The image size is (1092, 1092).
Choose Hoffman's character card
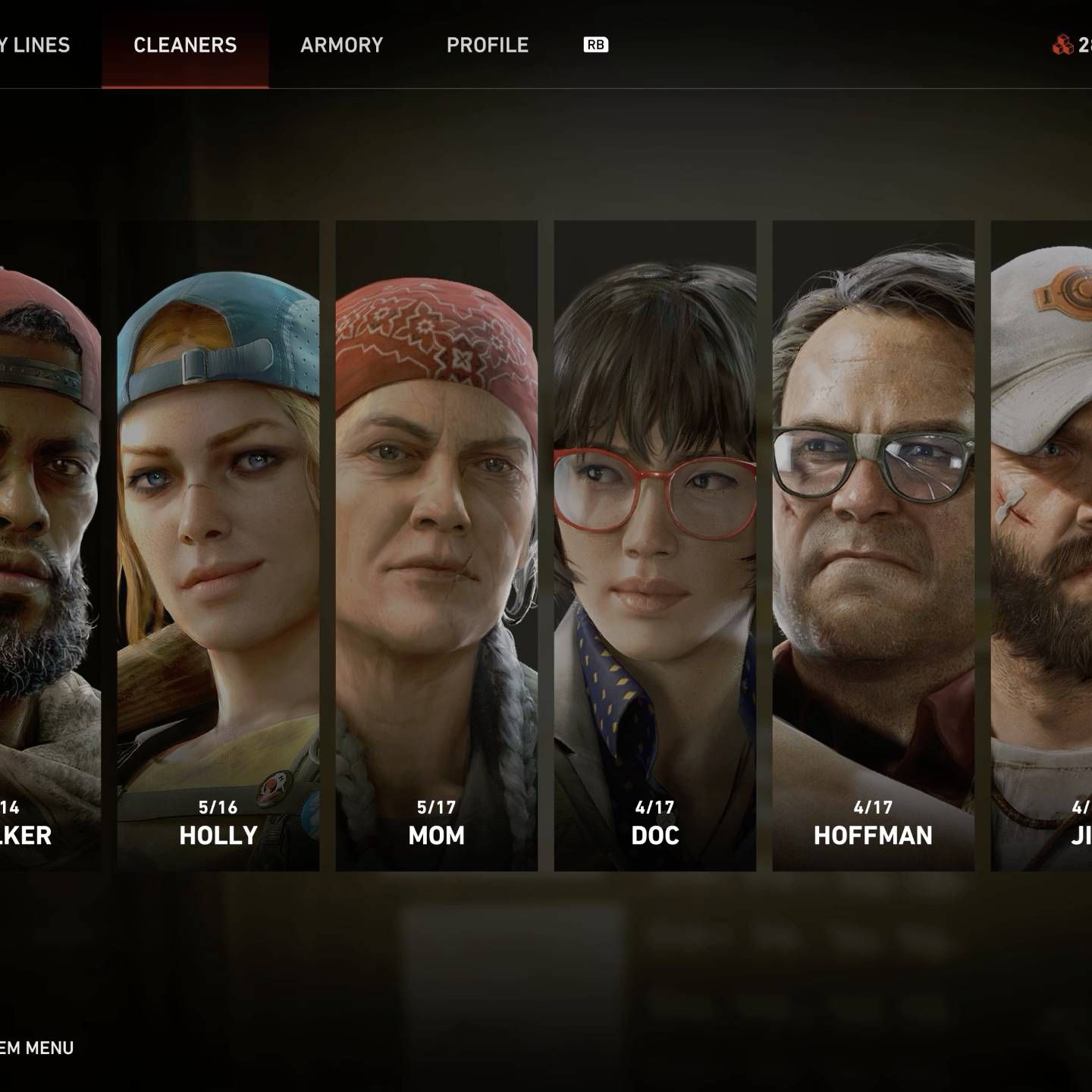[x=873, y=546]
